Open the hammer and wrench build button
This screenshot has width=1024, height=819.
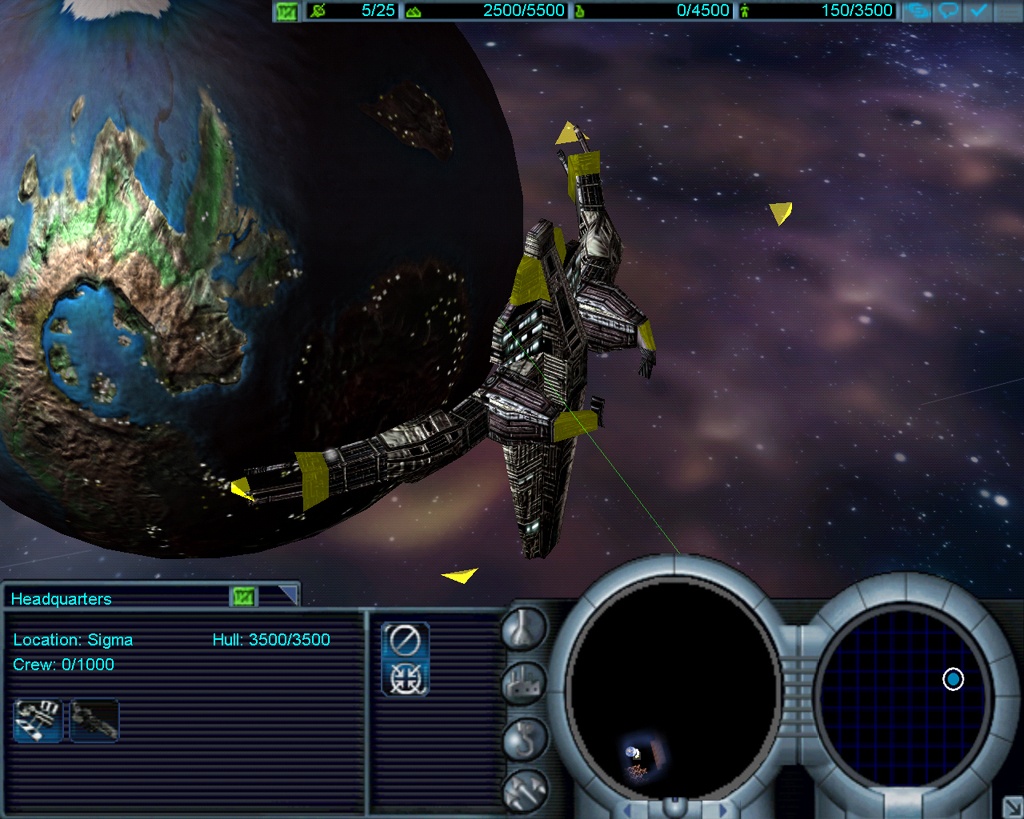pyautogui.click(x=524, y=790)
